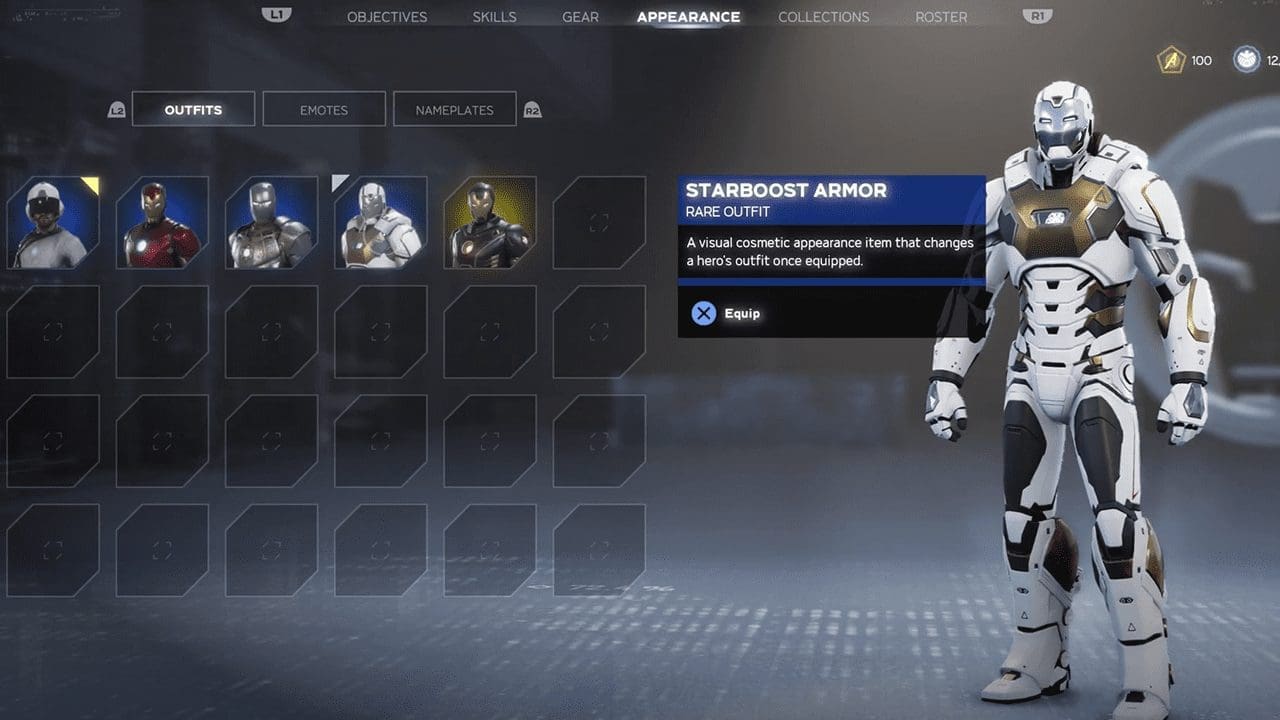Choose the red and gold Iron Man outfit
The height and width of the screenshot is (720, 1280).
[x=162, y=223]
